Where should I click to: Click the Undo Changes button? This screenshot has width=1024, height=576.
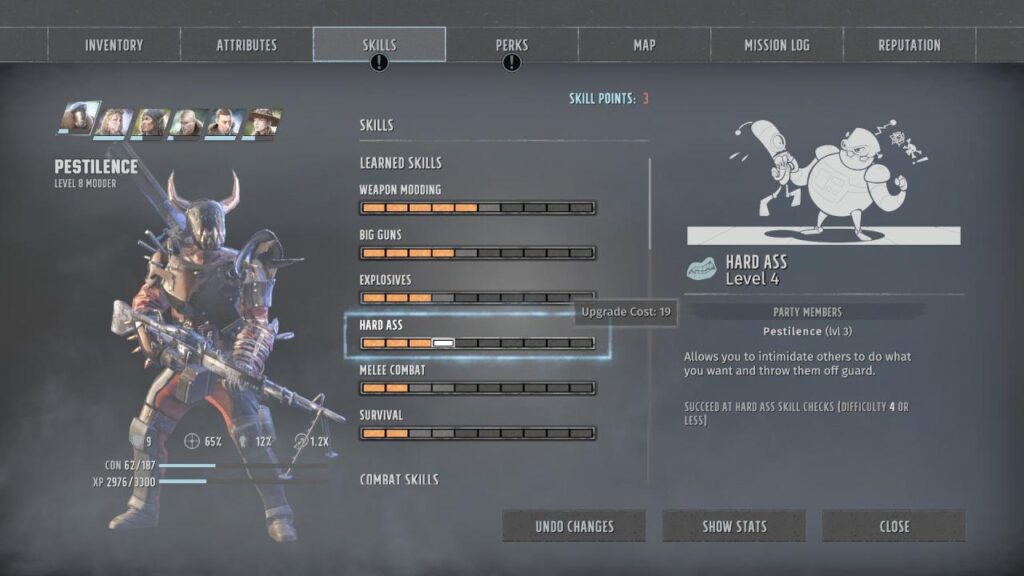[574, 526]
